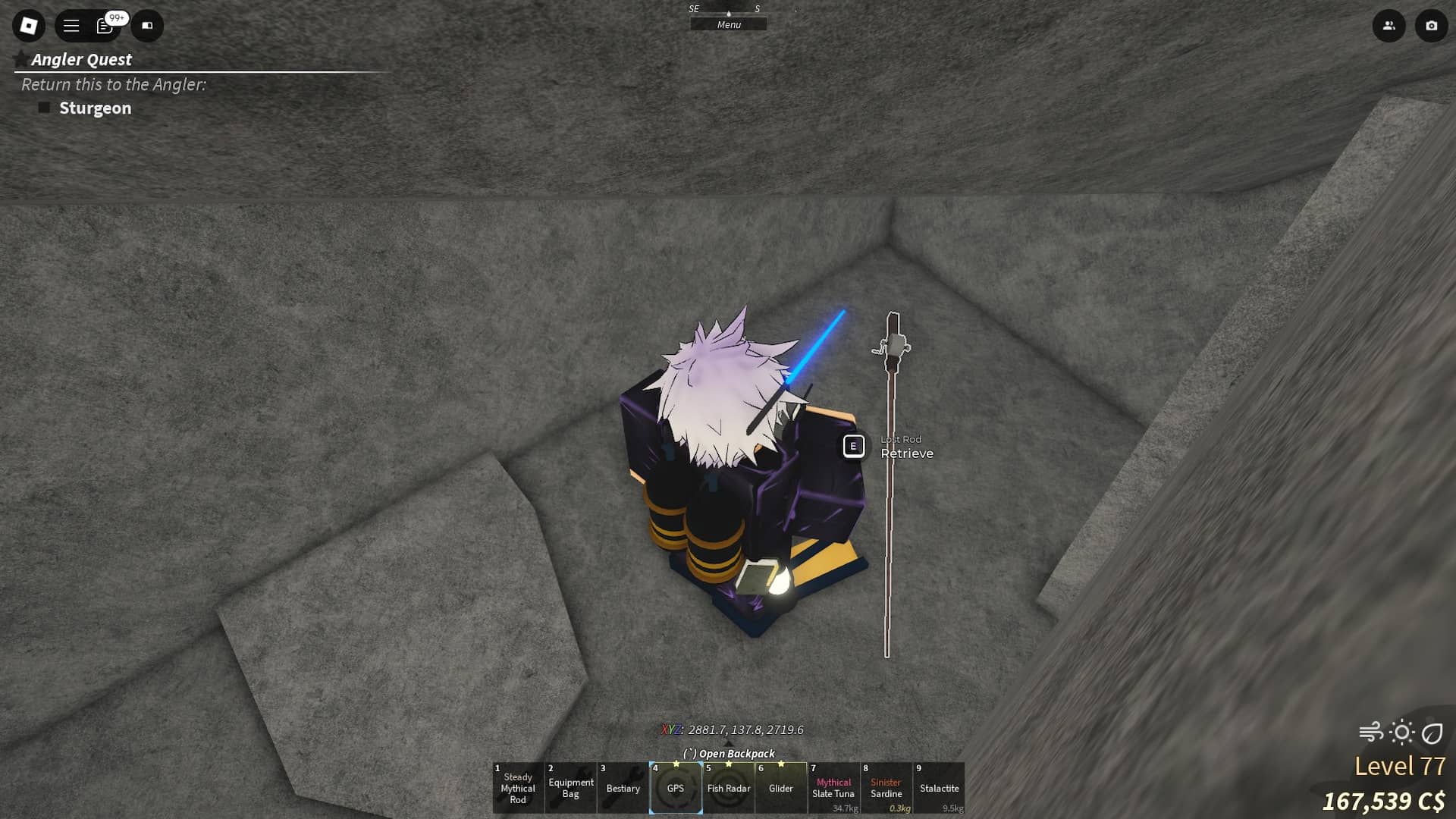Activate the Fish Radar in slot 5

tap(730, 788)
